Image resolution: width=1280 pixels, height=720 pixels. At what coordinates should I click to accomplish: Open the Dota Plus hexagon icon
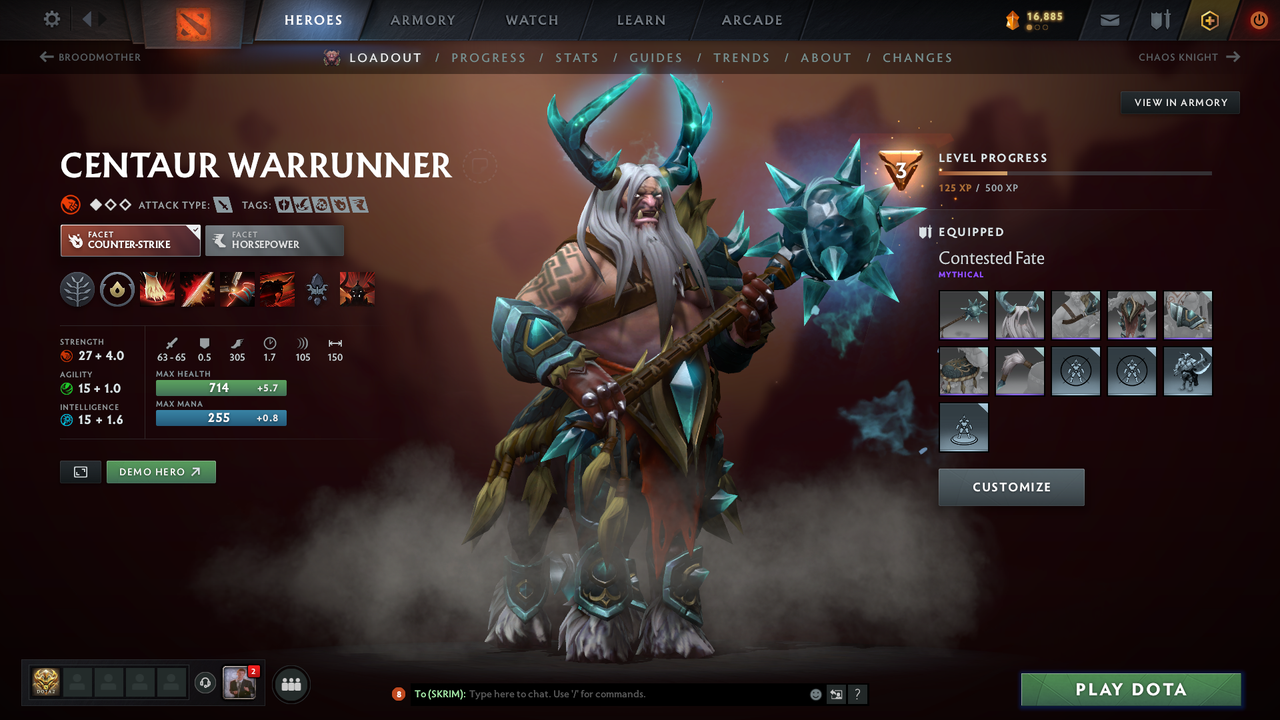(1209, 19)
